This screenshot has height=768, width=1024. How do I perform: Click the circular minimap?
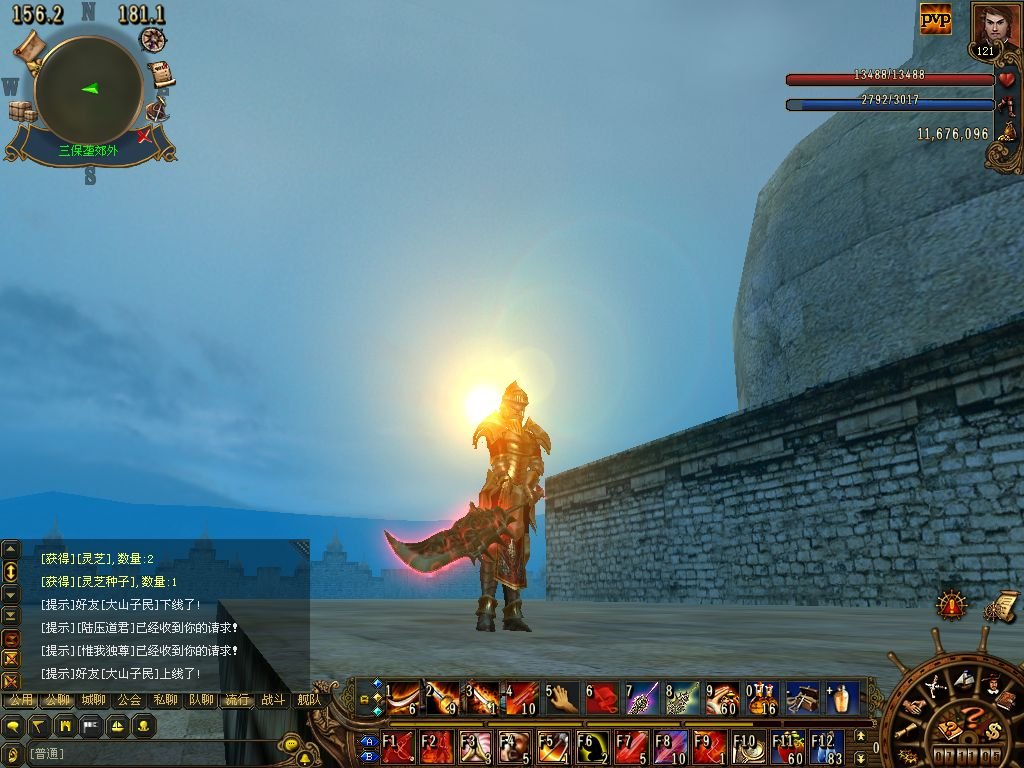(88, 90)
